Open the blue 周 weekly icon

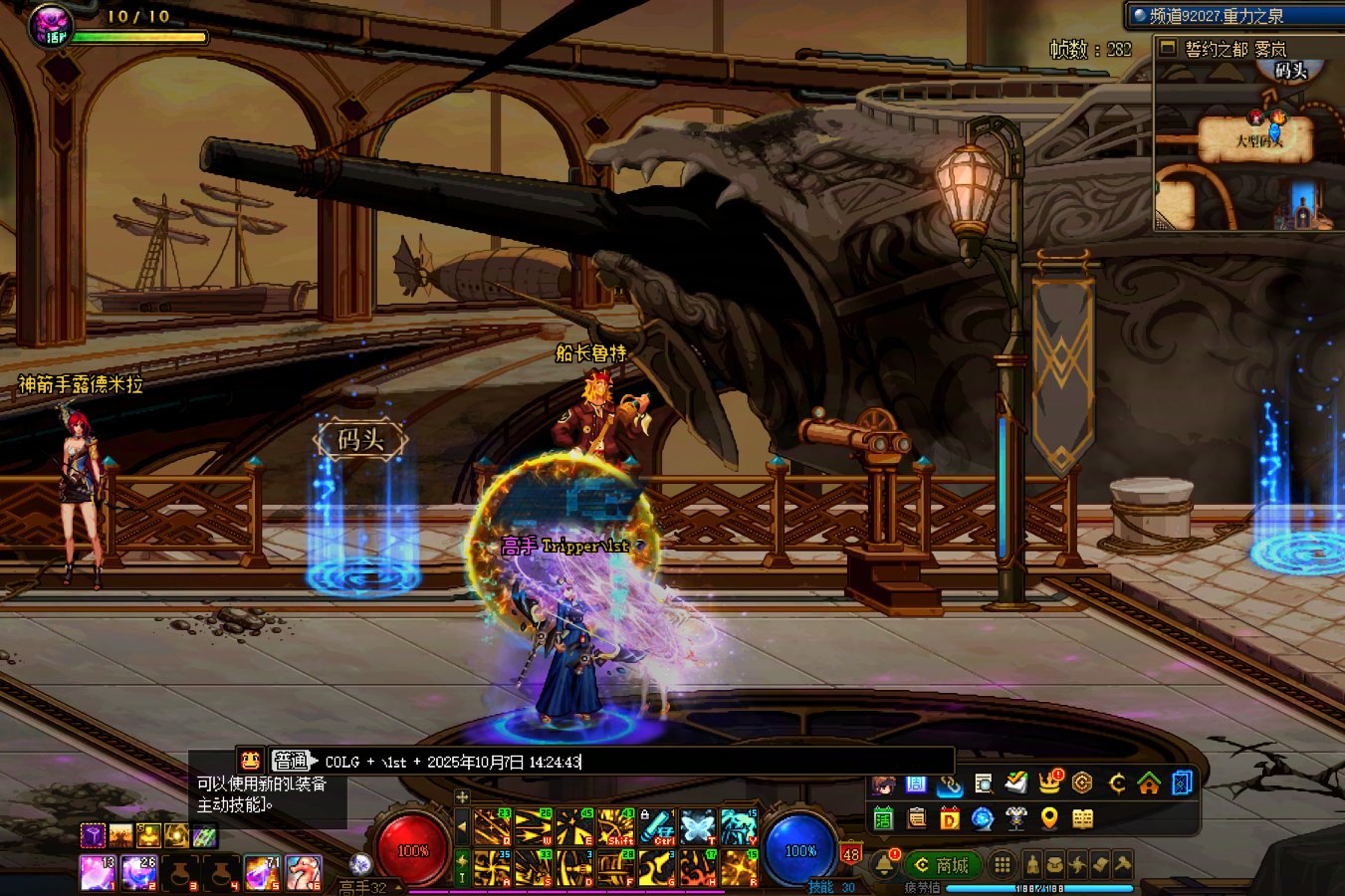(x=916, y=784)
